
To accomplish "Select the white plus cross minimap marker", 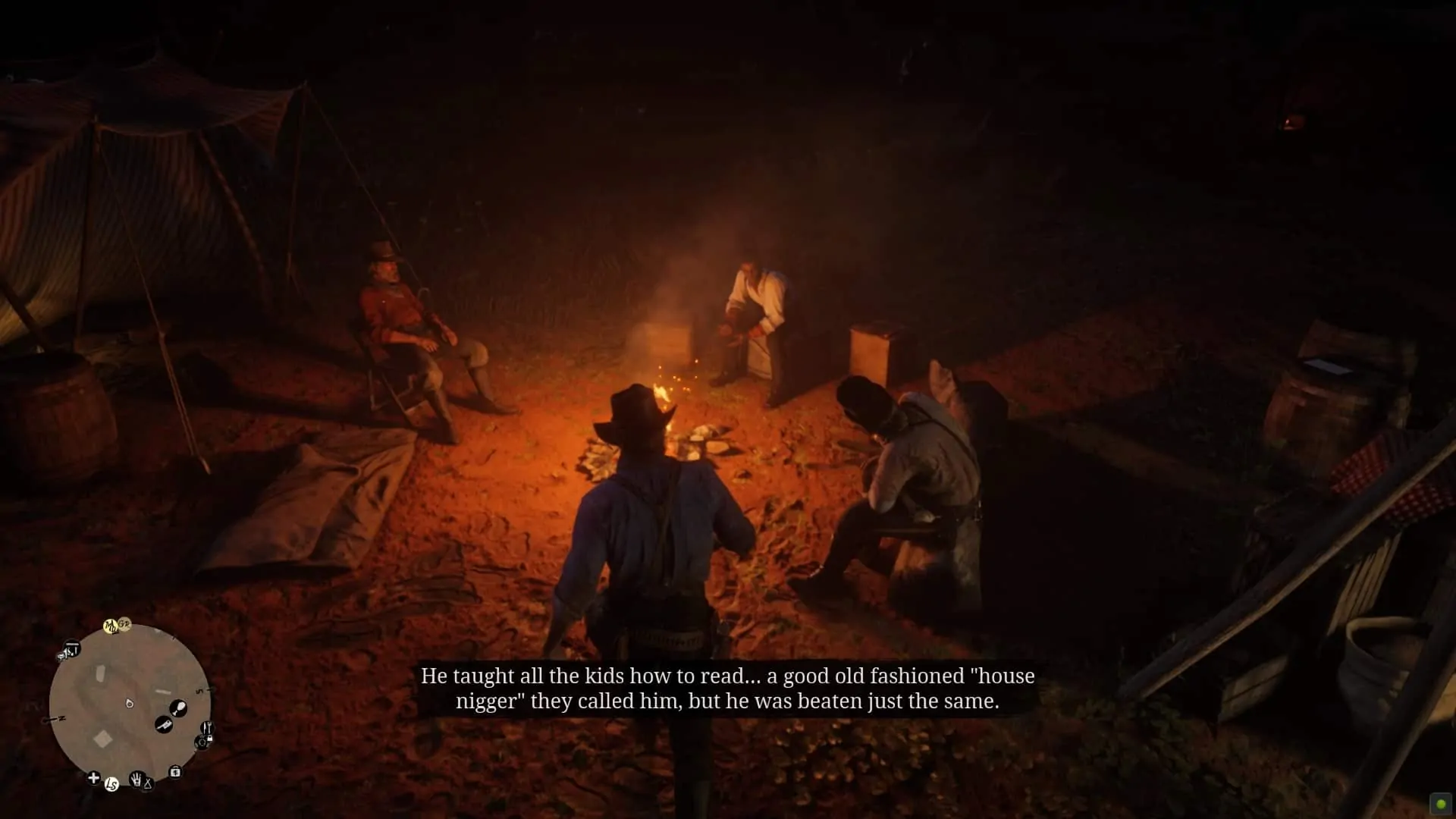I will (x=93, y=777).
